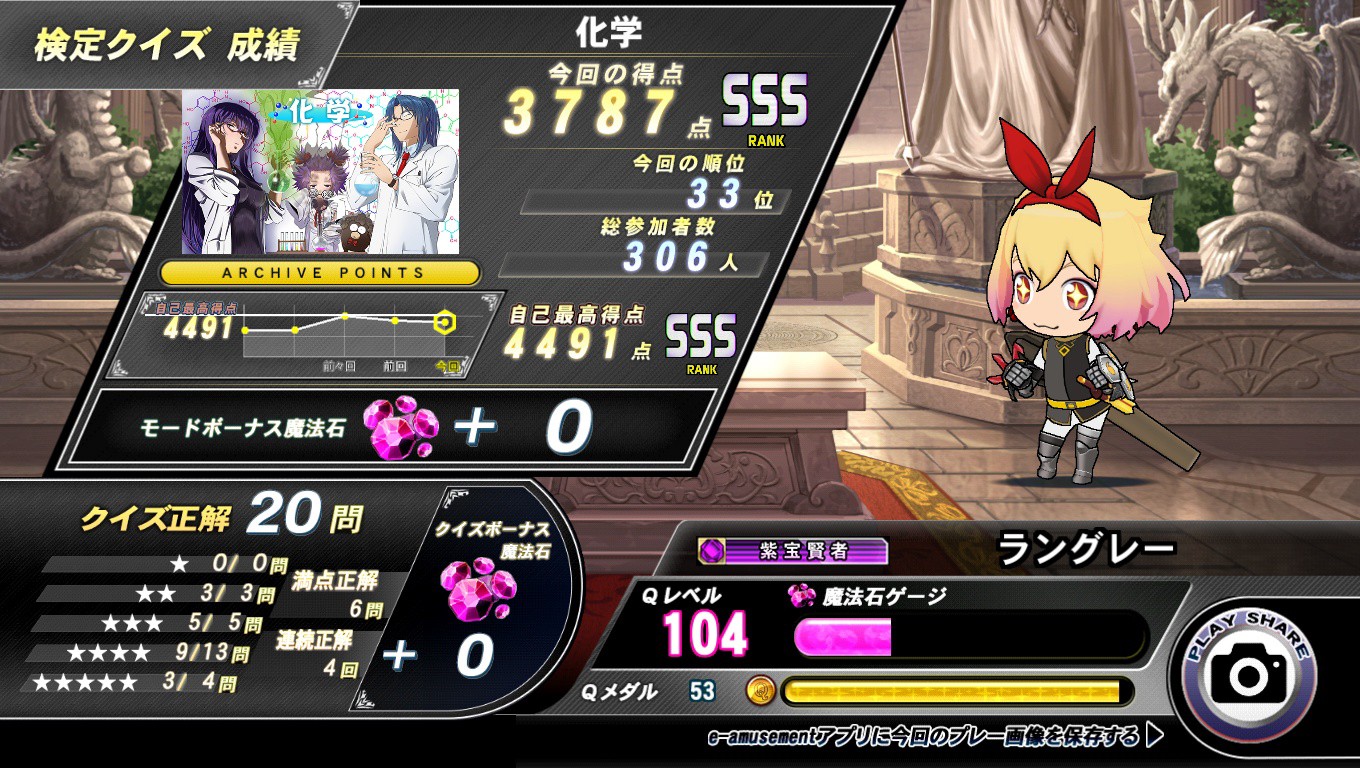1360x768 pixels.
Task: Select the 化学 quiz thumbnail image
Action: pos(320,171)
